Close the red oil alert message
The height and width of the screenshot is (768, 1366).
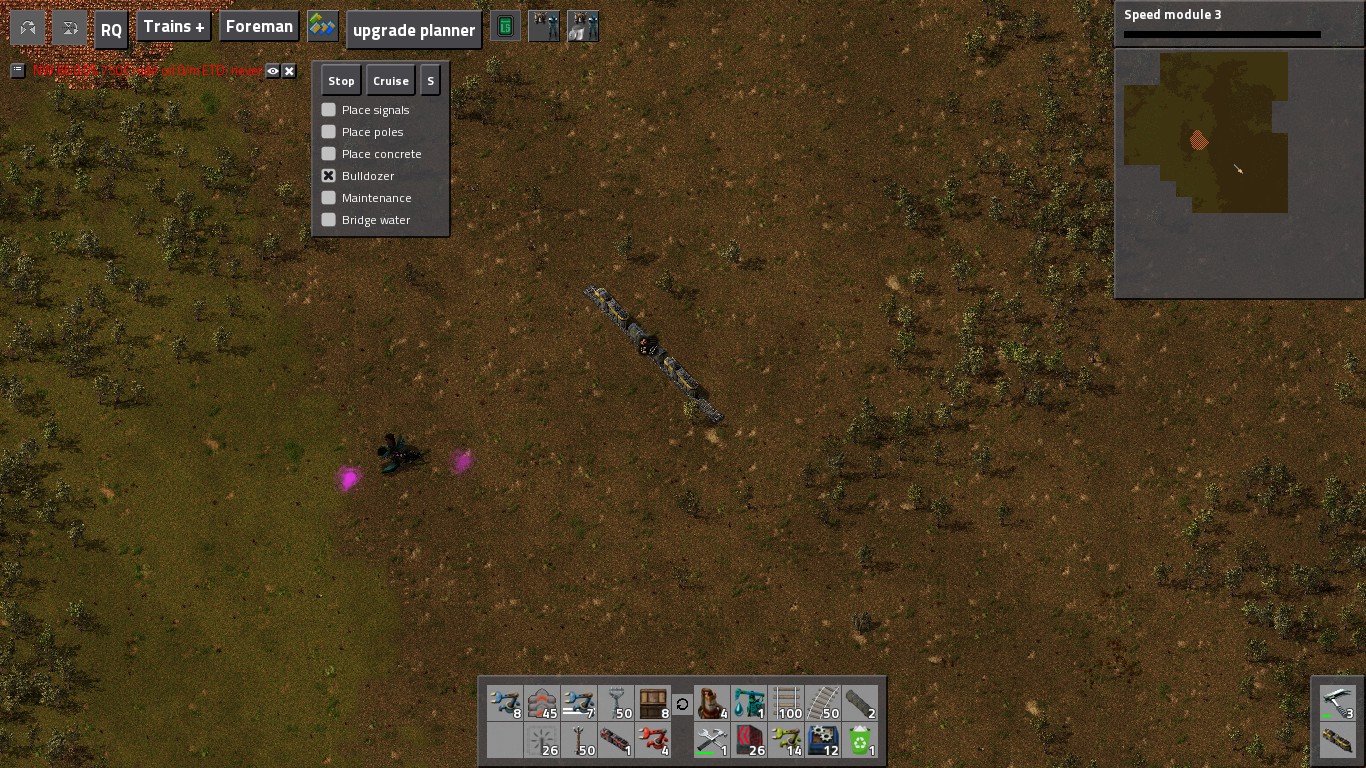coord(289,71)
